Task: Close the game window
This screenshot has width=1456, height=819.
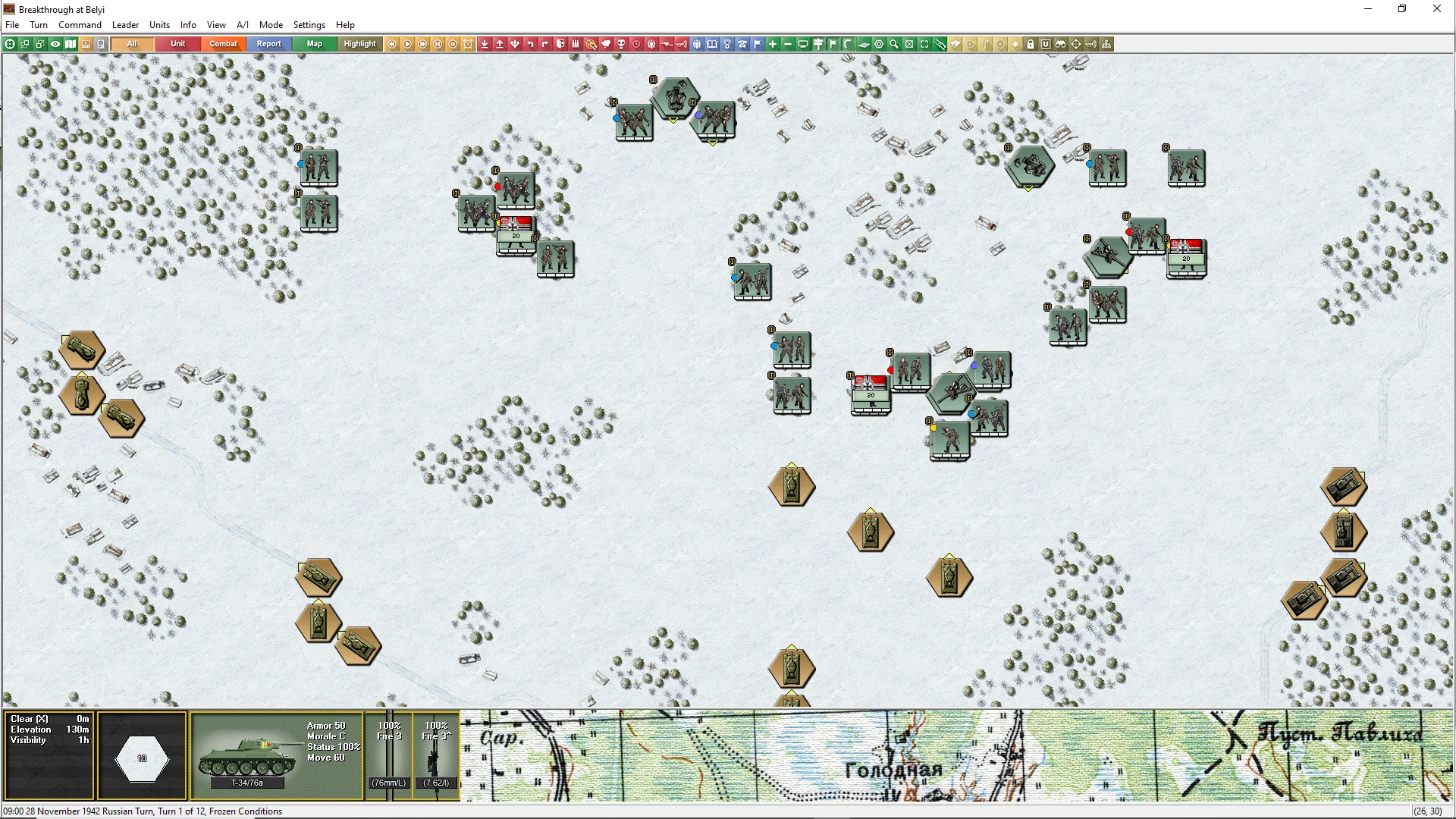Action: point(1436,9)
